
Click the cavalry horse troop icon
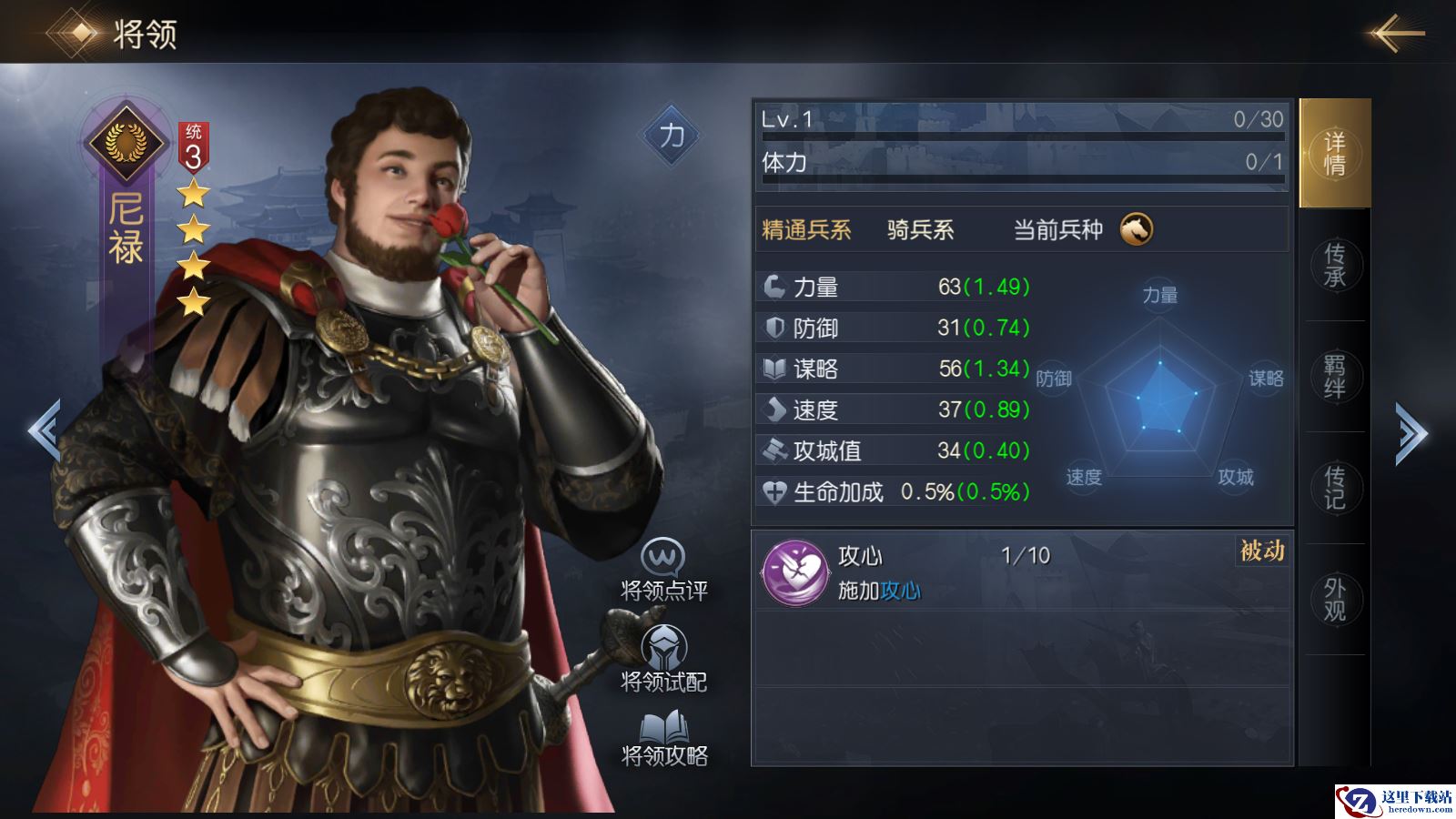[x=1136, y=229]
